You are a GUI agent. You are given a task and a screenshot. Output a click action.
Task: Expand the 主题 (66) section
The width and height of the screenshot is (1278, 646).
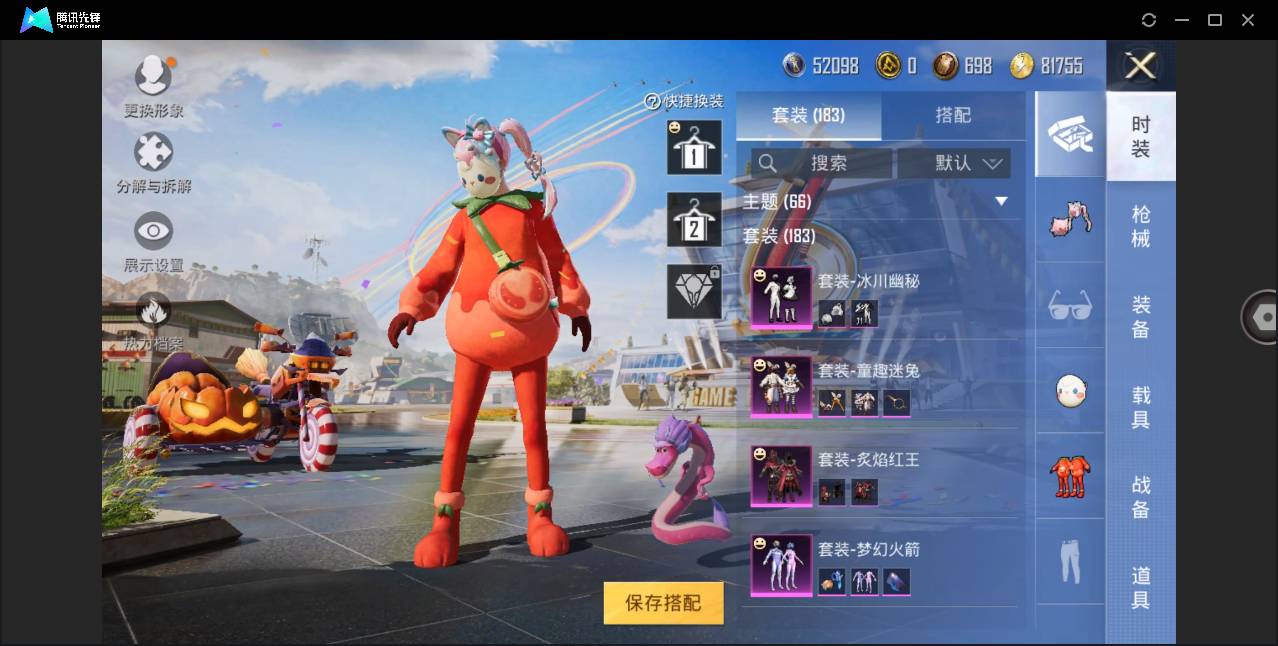coord(1001,202)
